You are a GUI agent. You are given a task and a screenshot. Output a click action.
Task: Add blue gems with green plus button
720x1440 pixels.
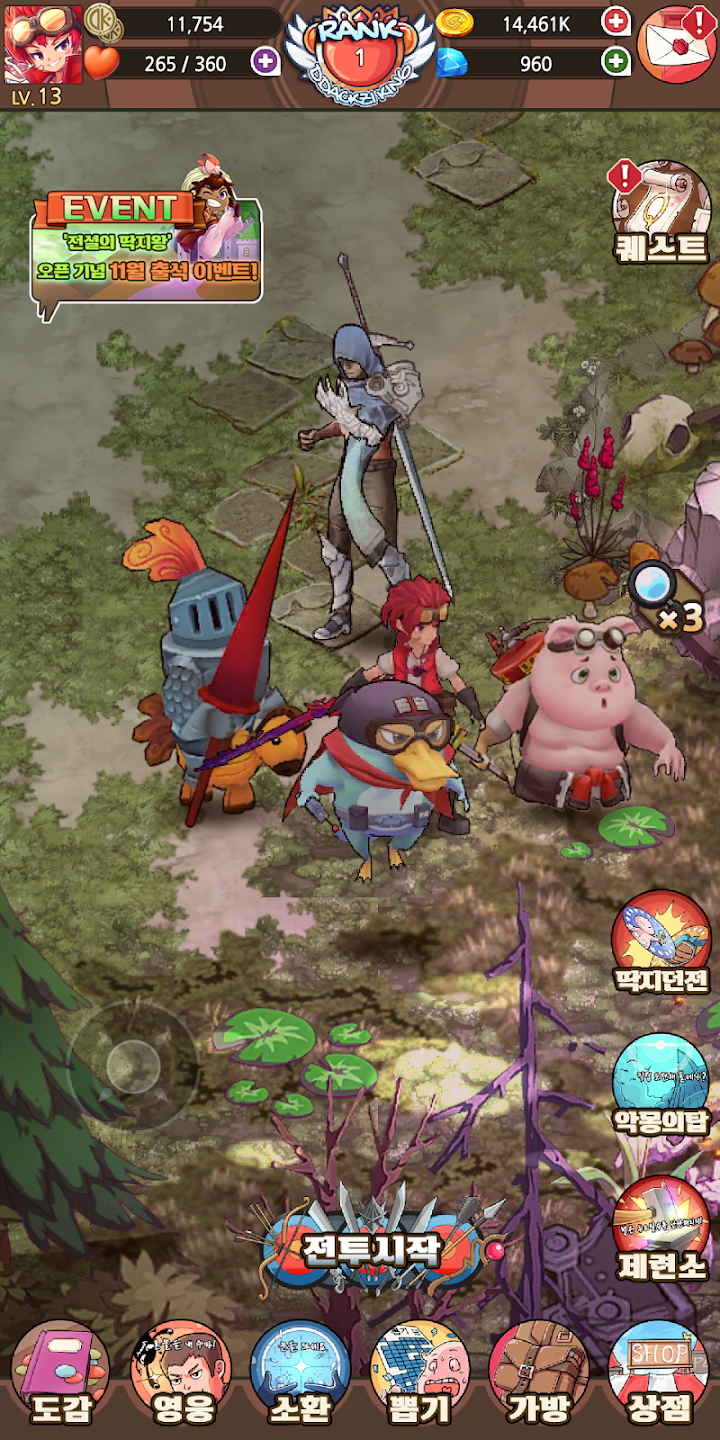616,62
